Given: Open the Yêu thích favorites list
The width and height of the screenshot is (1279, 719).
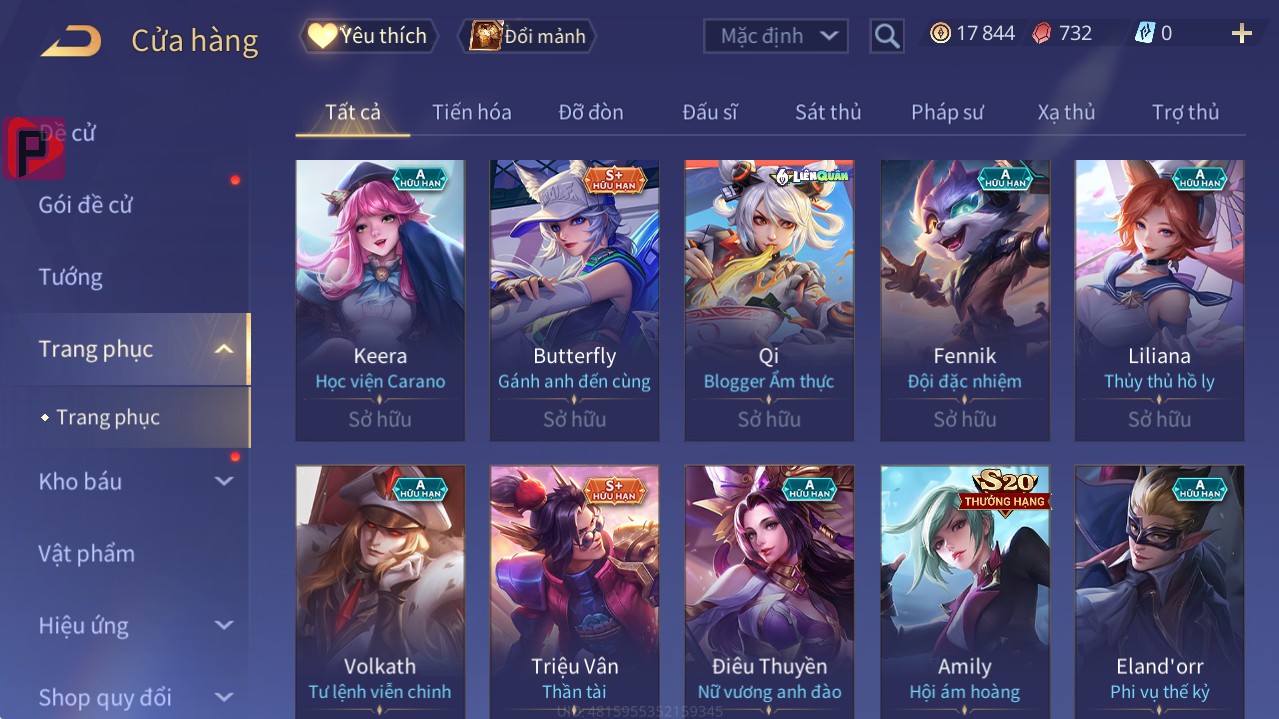Looking at the screenshot, I should [369, 36].
